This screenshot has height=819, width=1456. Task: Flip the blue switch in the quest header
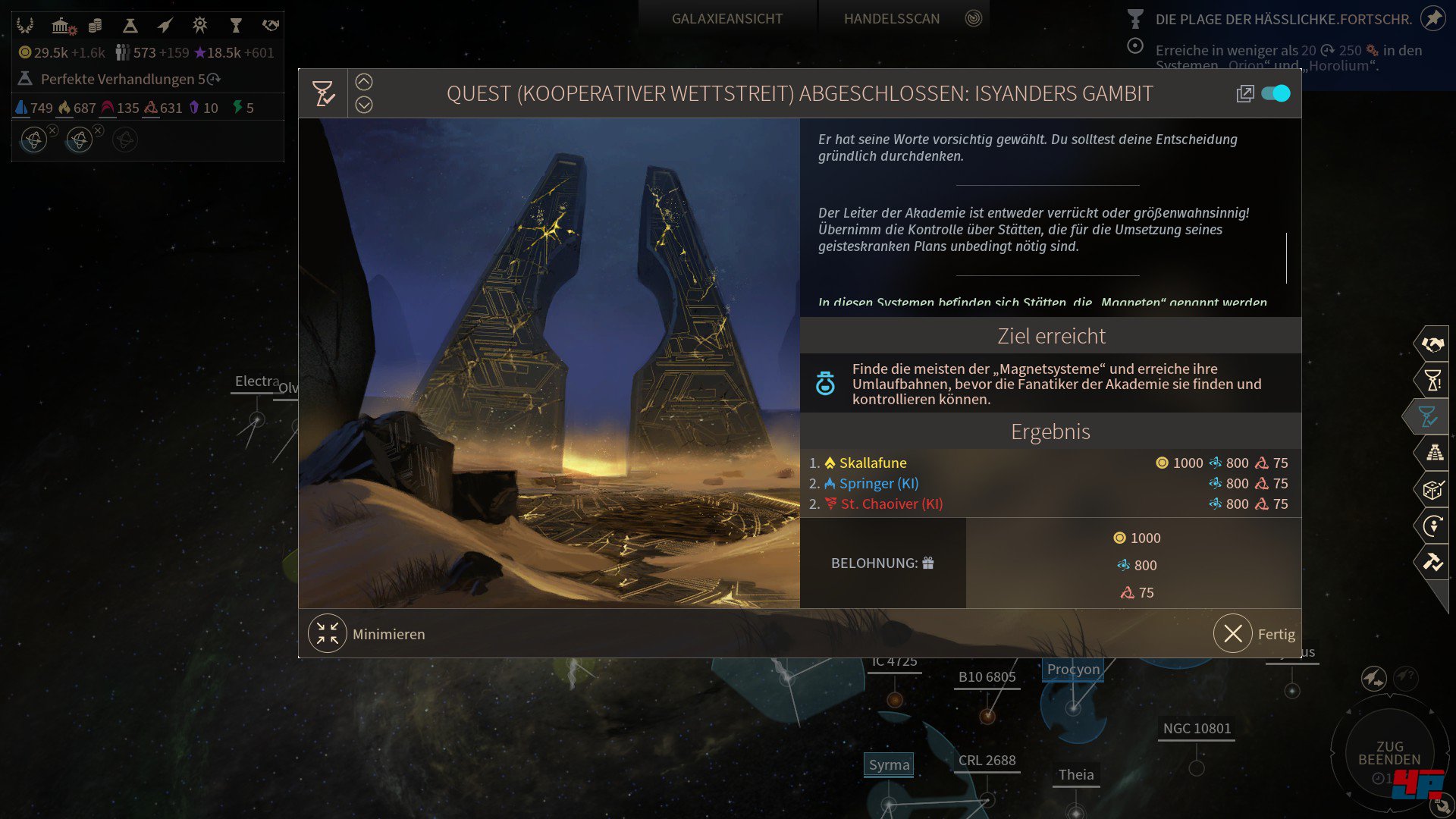point(1276,93)
